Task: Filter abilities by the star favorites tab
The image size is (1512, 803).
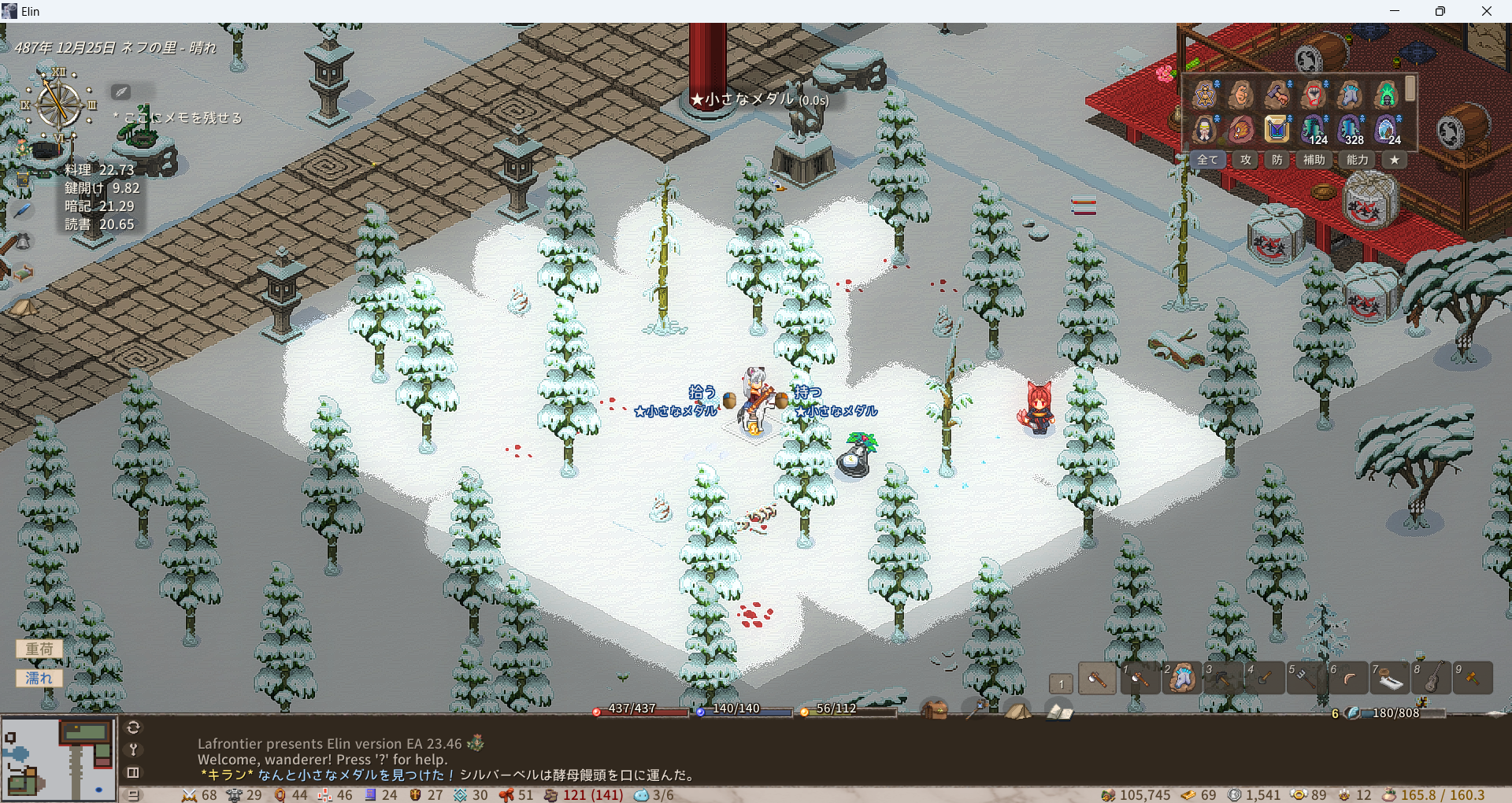Action: [x=1395, y=160]
